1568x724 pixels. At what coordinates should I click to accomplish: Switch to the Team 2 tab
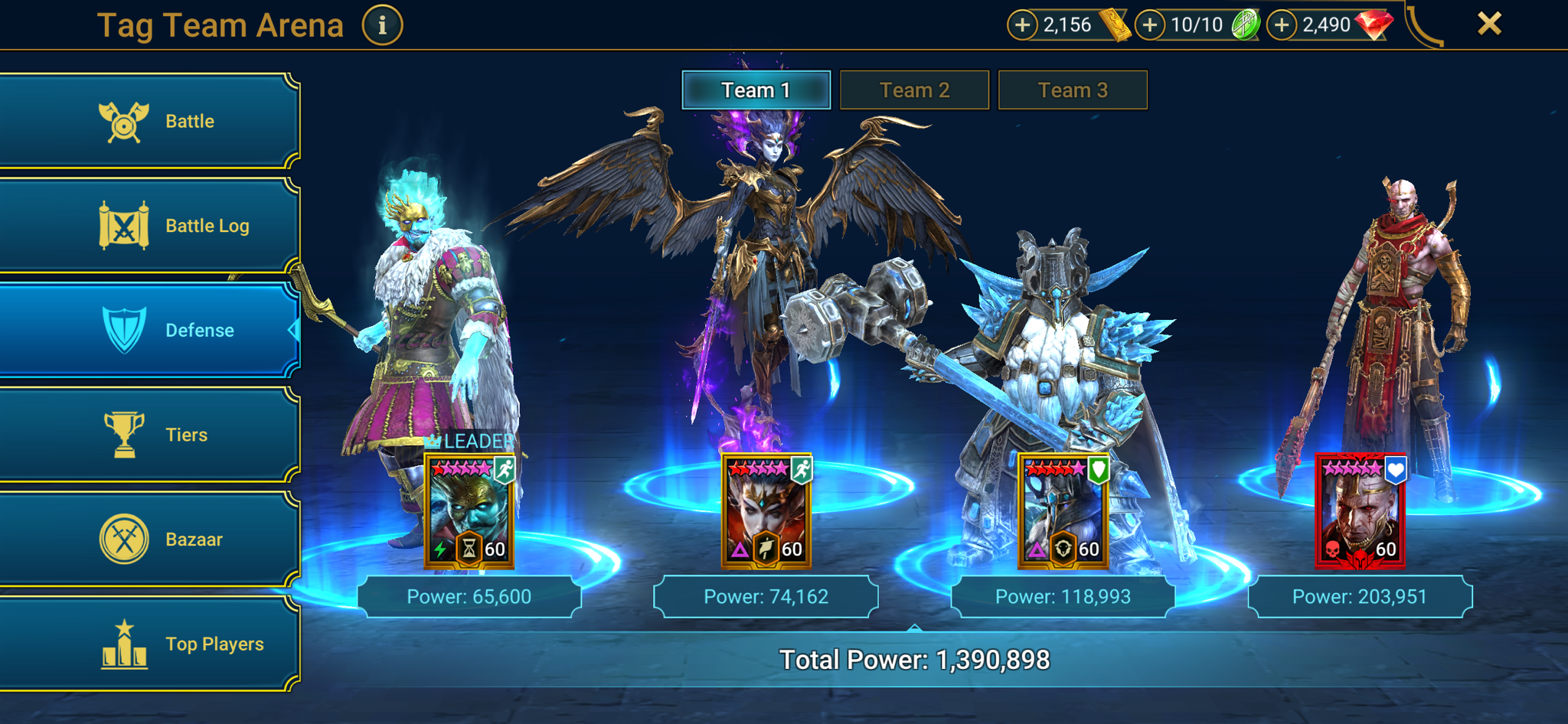pos(914,90)
